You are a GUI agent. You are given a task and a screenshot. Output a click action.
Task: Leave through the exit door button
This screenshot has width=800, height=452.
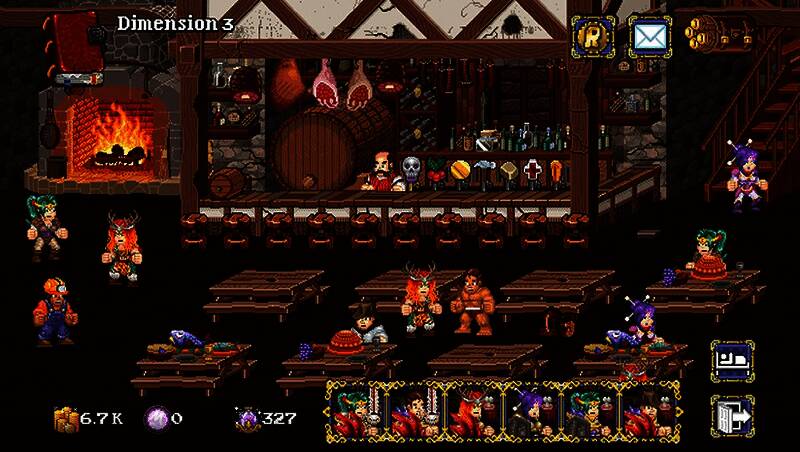731,414
